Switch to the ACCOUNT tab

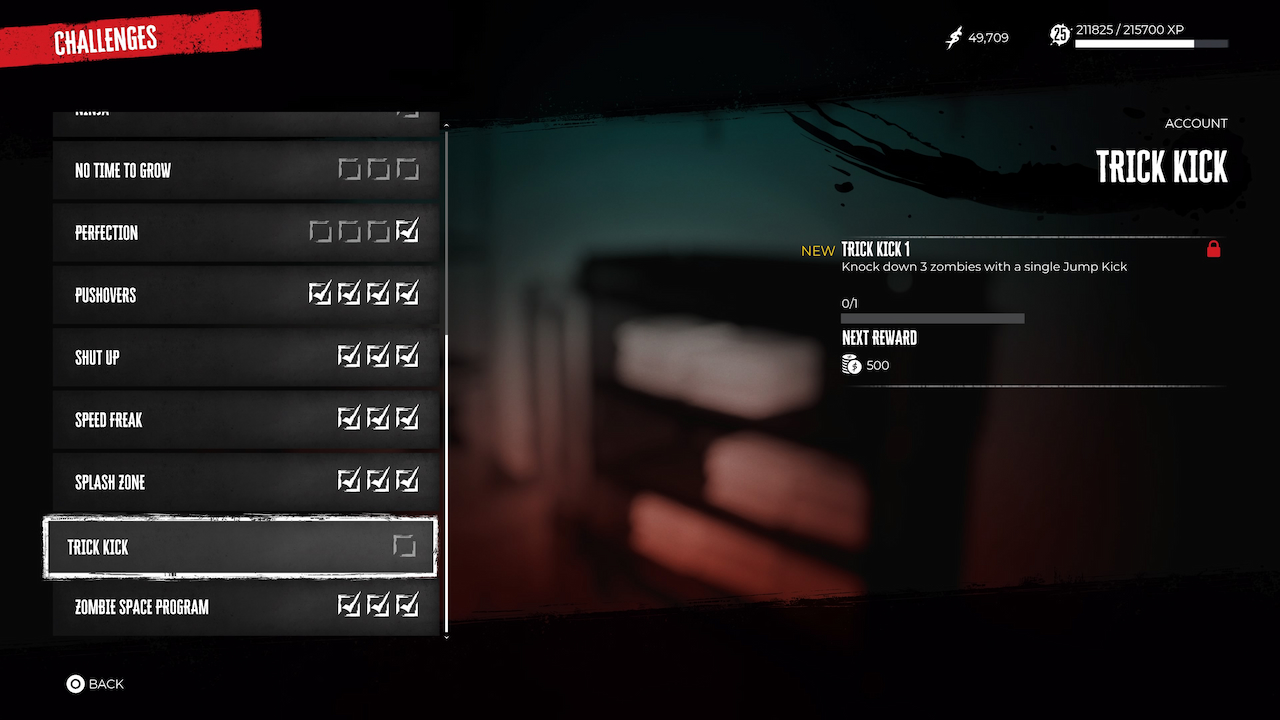(1196, 123)
